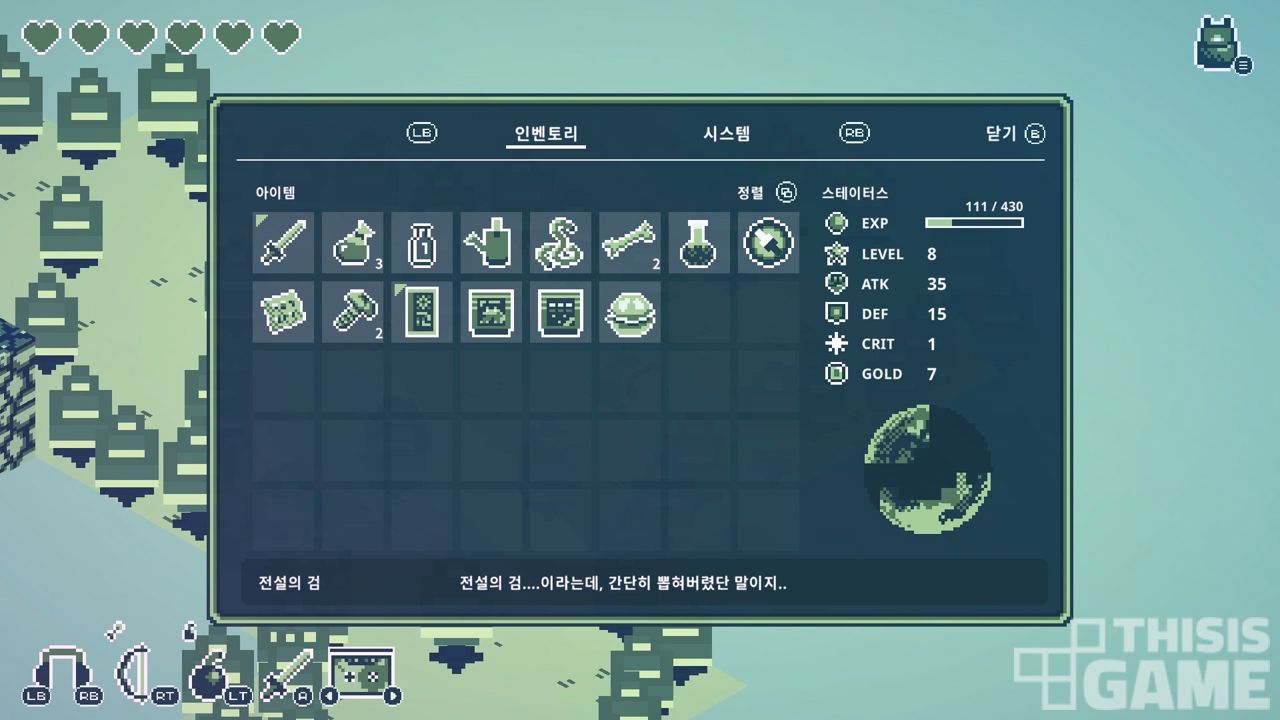Switch to the 시스템 tab
1280x720 pixels.
[x=726, y=133]
